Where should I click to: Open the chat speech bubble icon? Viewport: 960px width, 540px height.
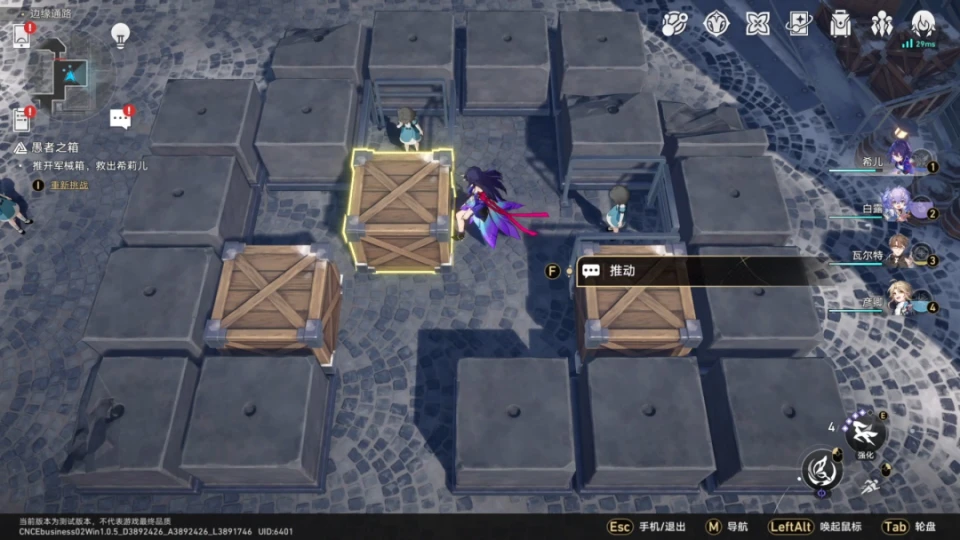(x=120, y=118)
